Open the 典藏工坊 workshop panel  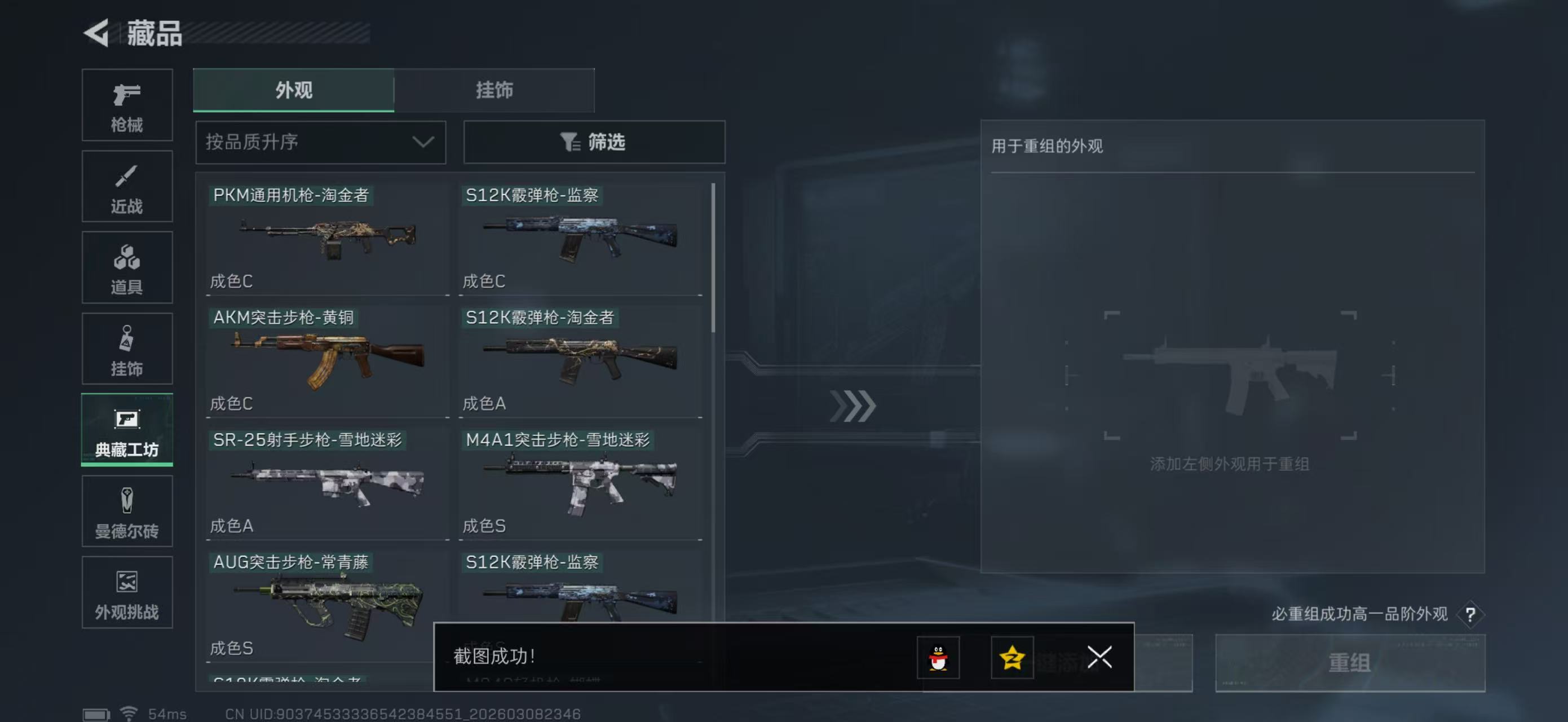pyautogui.click(x=127, y=430)
